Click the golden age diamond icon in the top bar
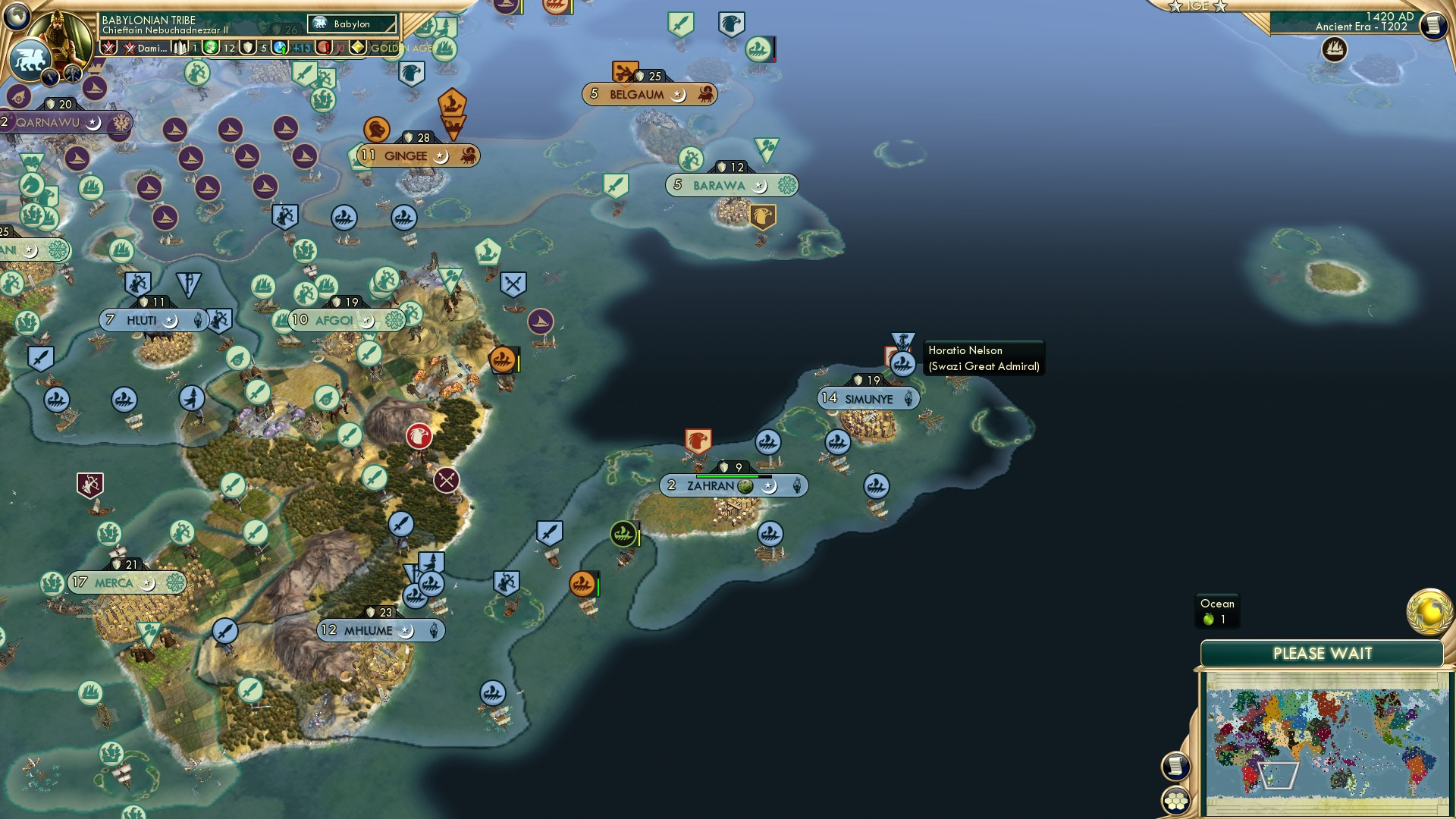Image resolution: width=1456 pixels, height=819 pixels. (357, 48)
